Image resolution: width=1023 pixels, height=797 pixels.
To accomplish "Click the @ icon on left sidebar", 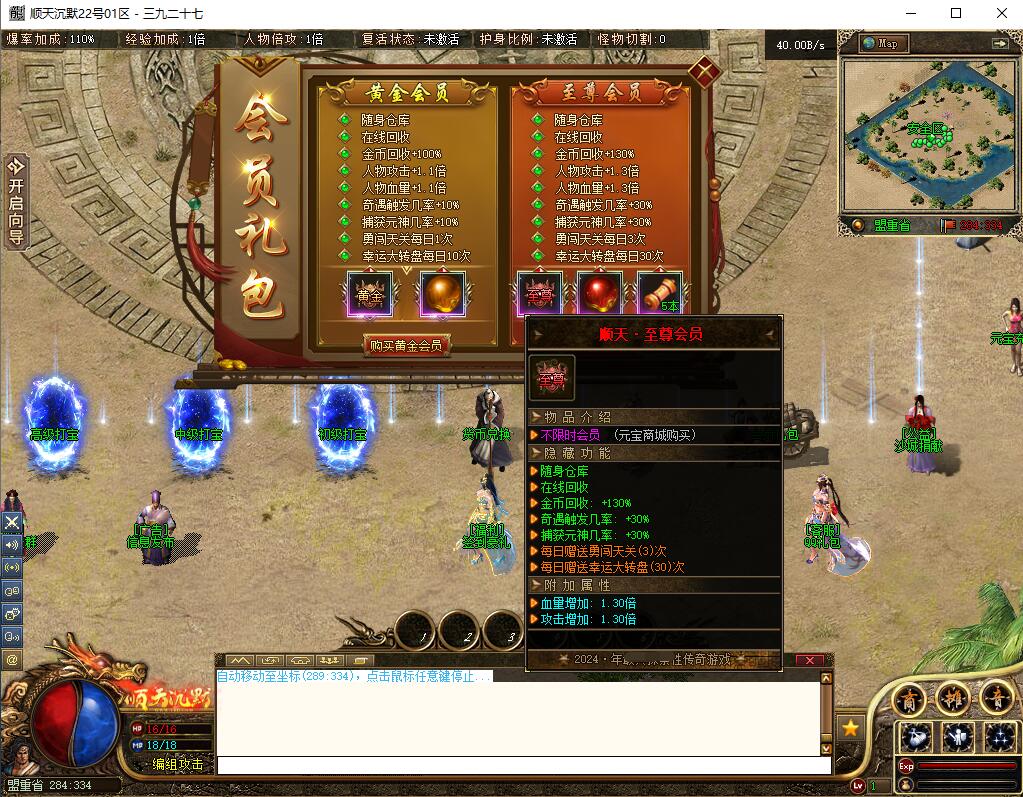I will tap(12, 660).
